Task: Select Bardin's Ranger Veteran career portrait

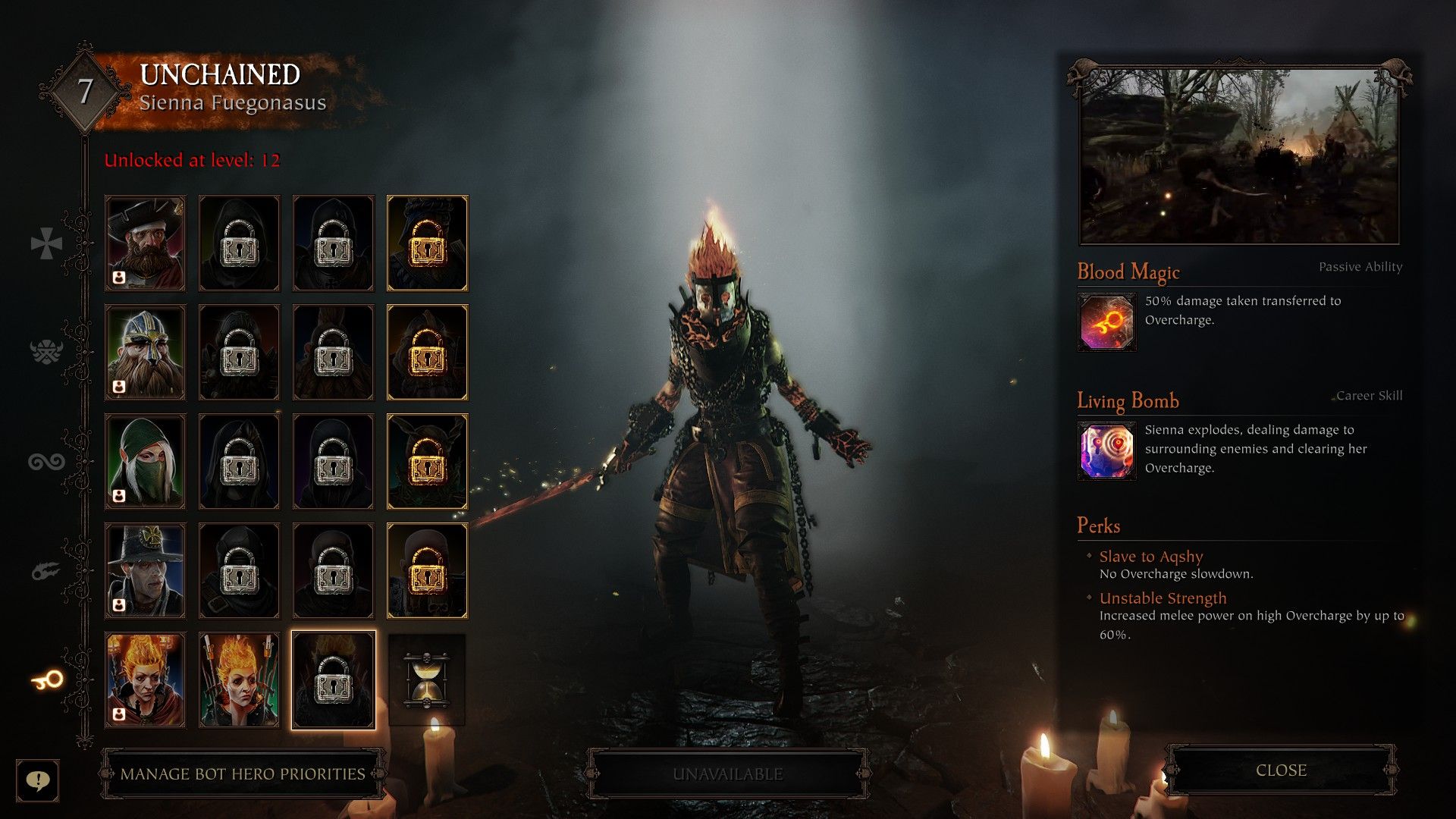Action: click(144, 350)
